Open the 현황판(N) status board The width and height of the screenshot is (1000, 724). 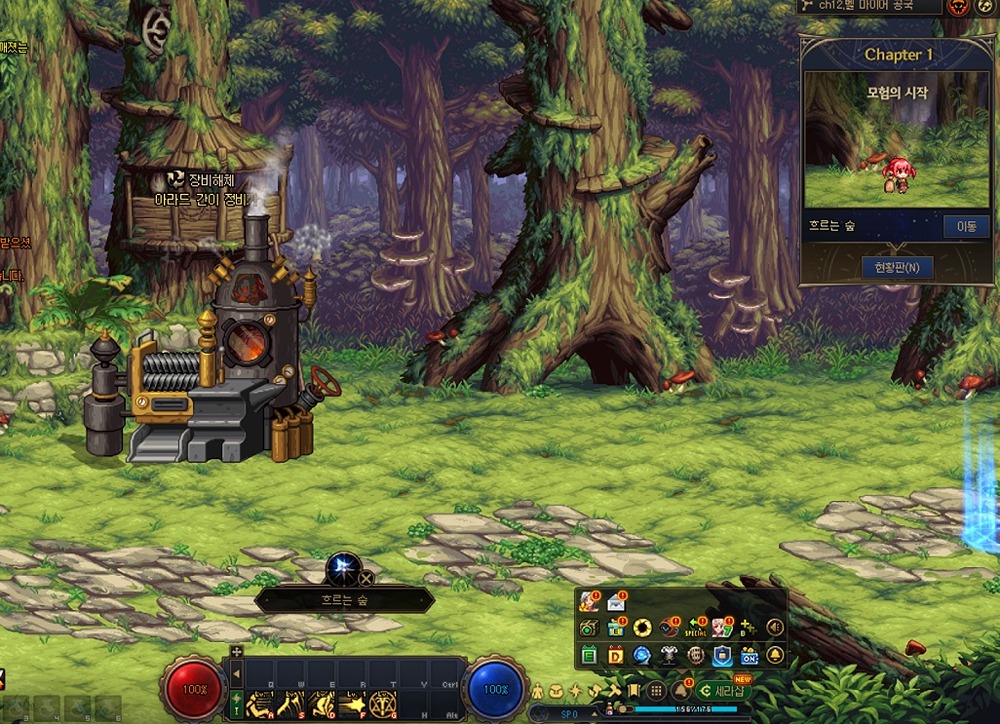[x=897, y=267]
